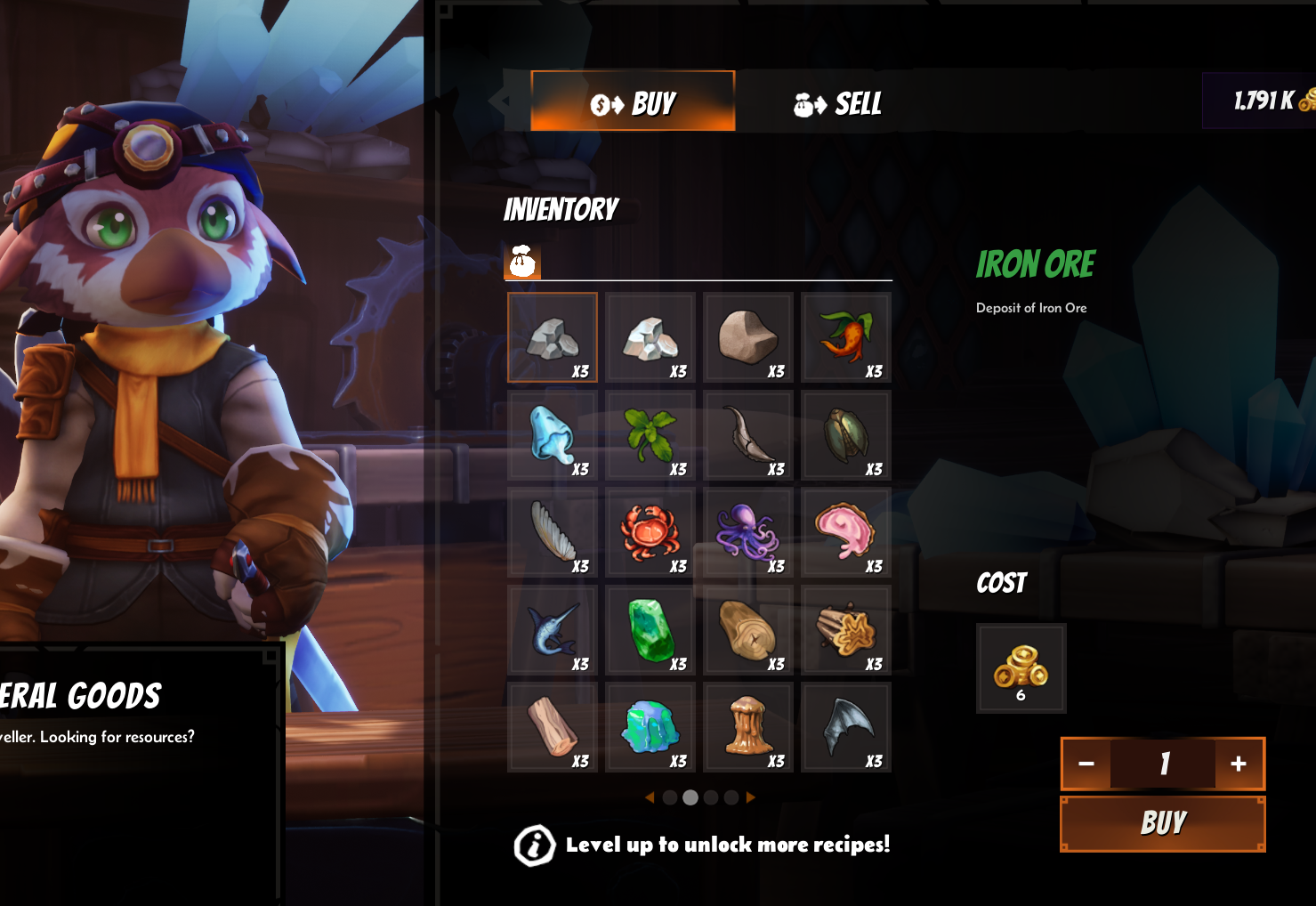The width and height of the screenshot is (1316, 906).
Task: Select the green emerald gem
Action: click(650, 630)
